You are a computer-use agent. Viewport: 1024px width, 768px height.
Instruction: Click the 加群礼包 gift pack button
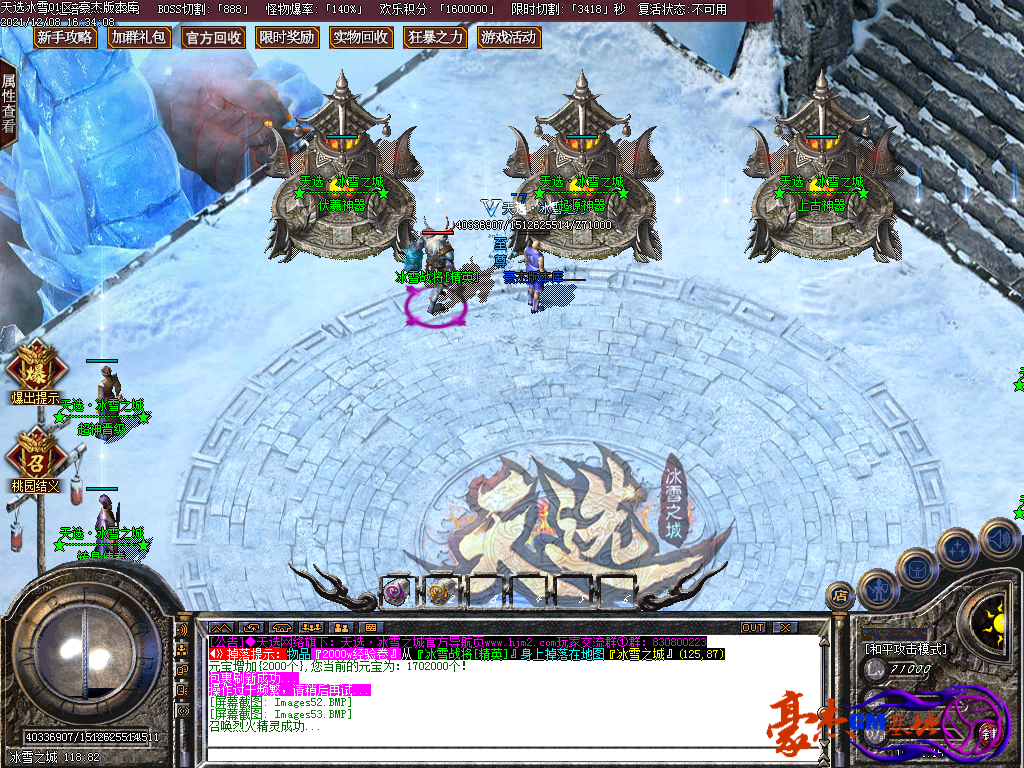click(139, 38)
